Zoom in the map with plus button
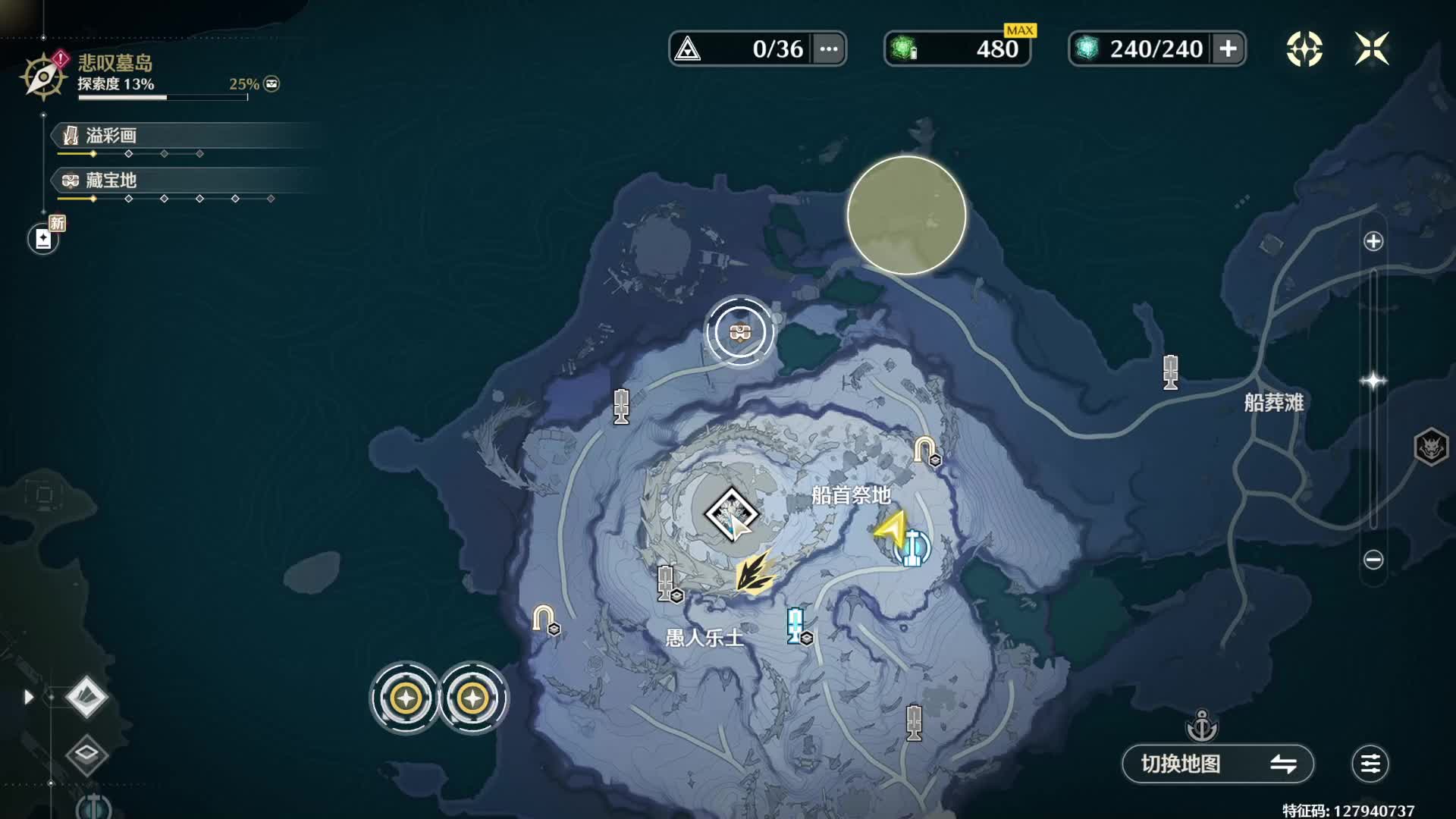This screenshot has width=1456, height=819. [x=1373, y=242]
